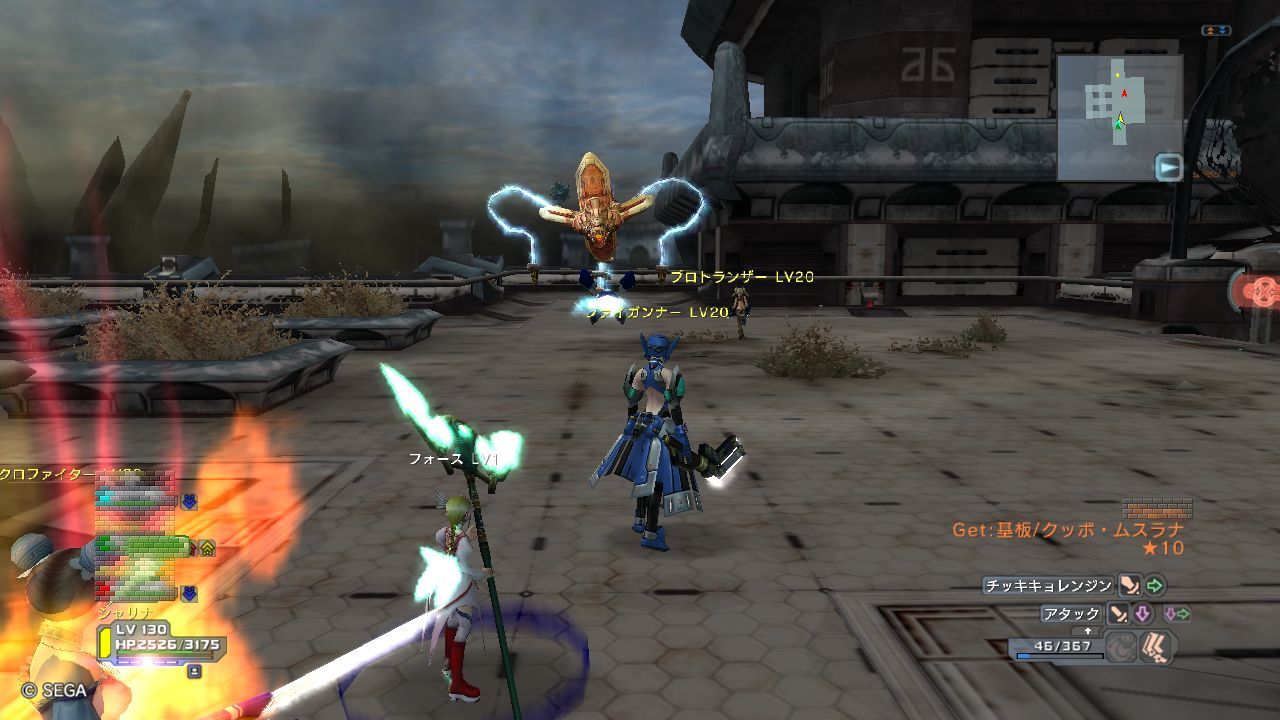1280x720 pixels.
Task: Click the sword icon beside アタック
Action: [x=1118, y=614]
